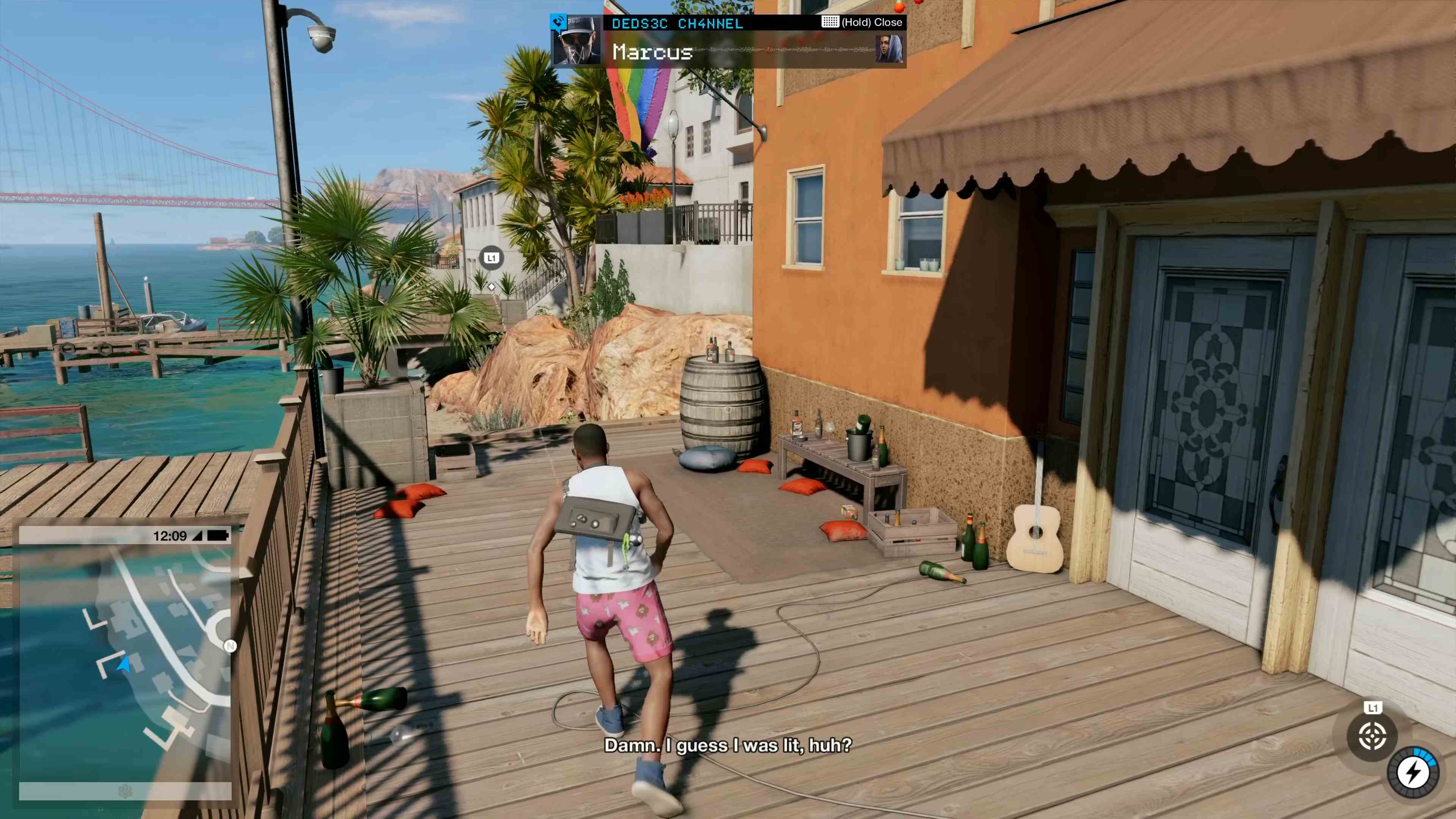
Task: Click the north N compass marker
Action: click(230, 646)
